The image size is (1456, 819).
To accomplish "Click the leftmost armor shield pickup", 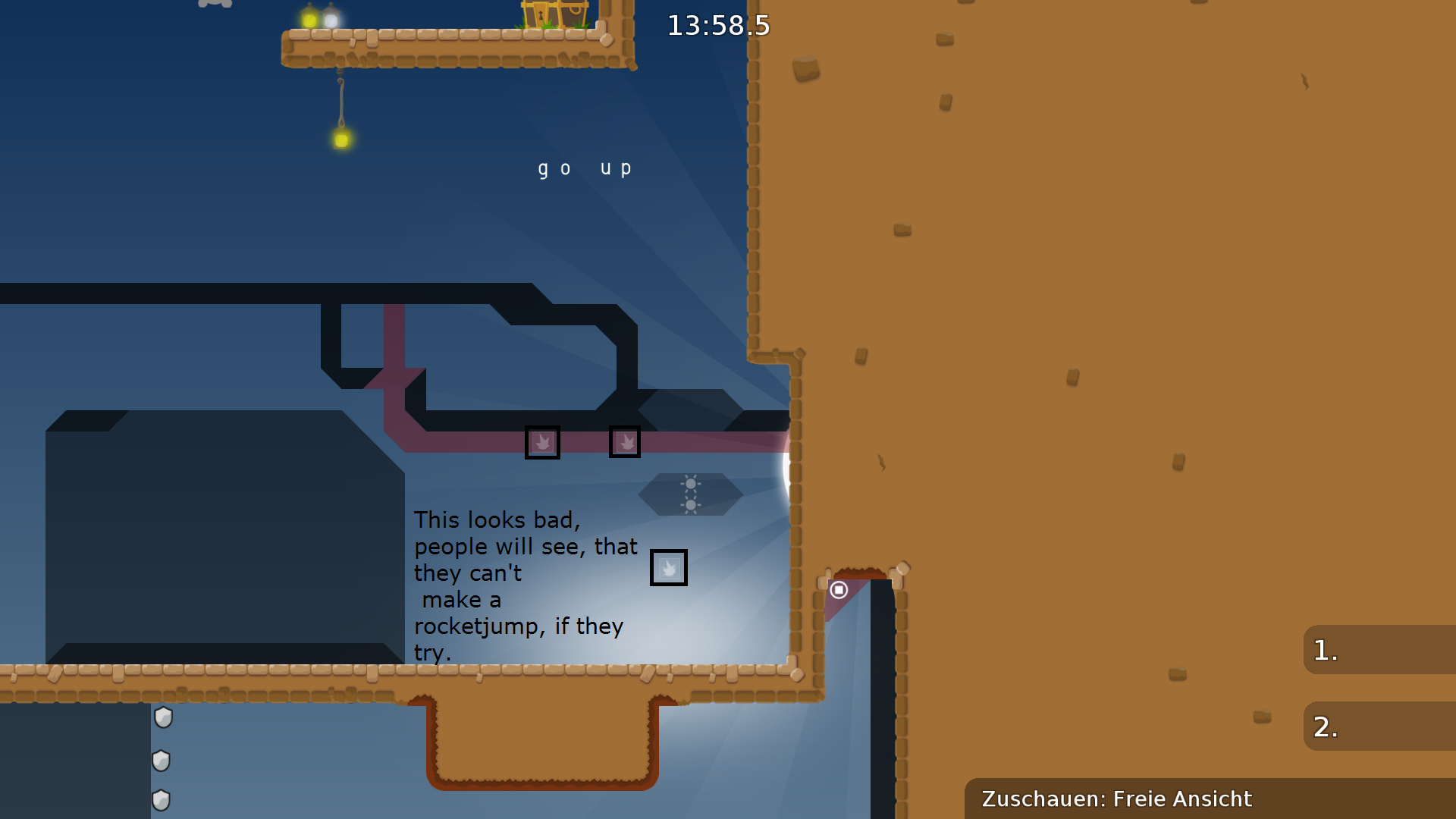I will pyautogui.click(x=162, y=717).
